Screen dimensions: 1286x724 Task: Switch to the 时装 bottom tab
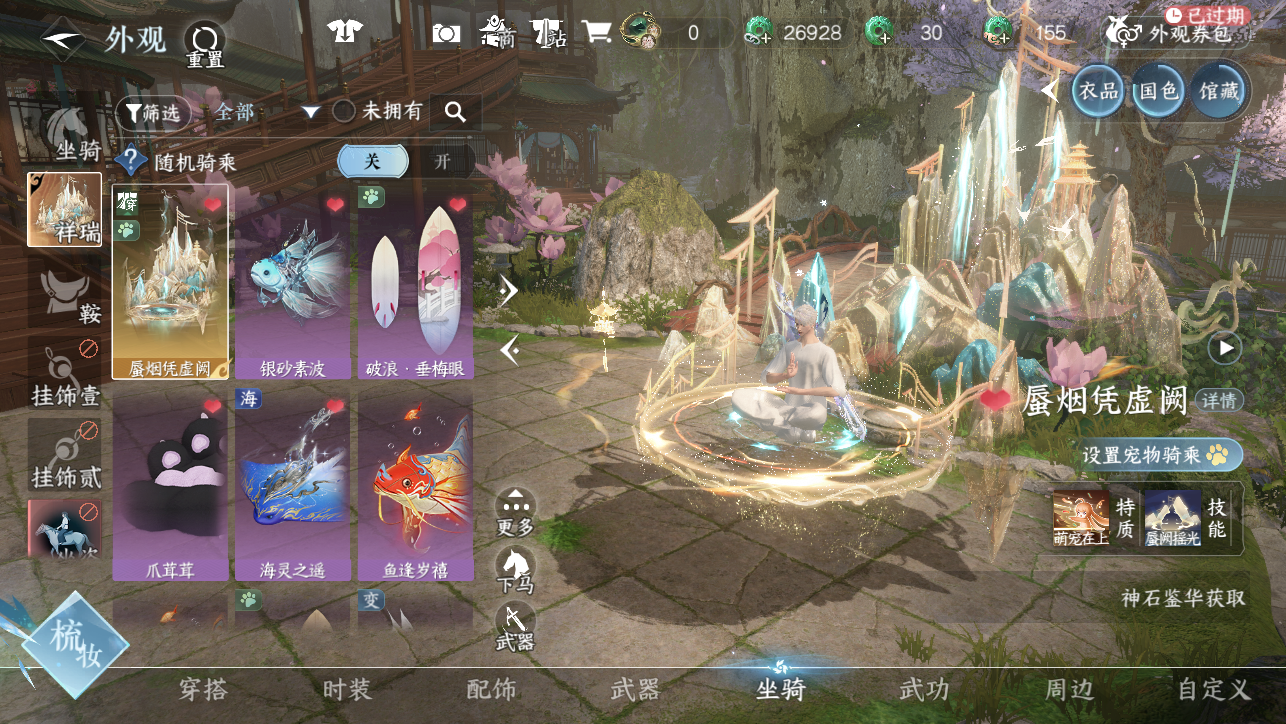tap(347, 689)
